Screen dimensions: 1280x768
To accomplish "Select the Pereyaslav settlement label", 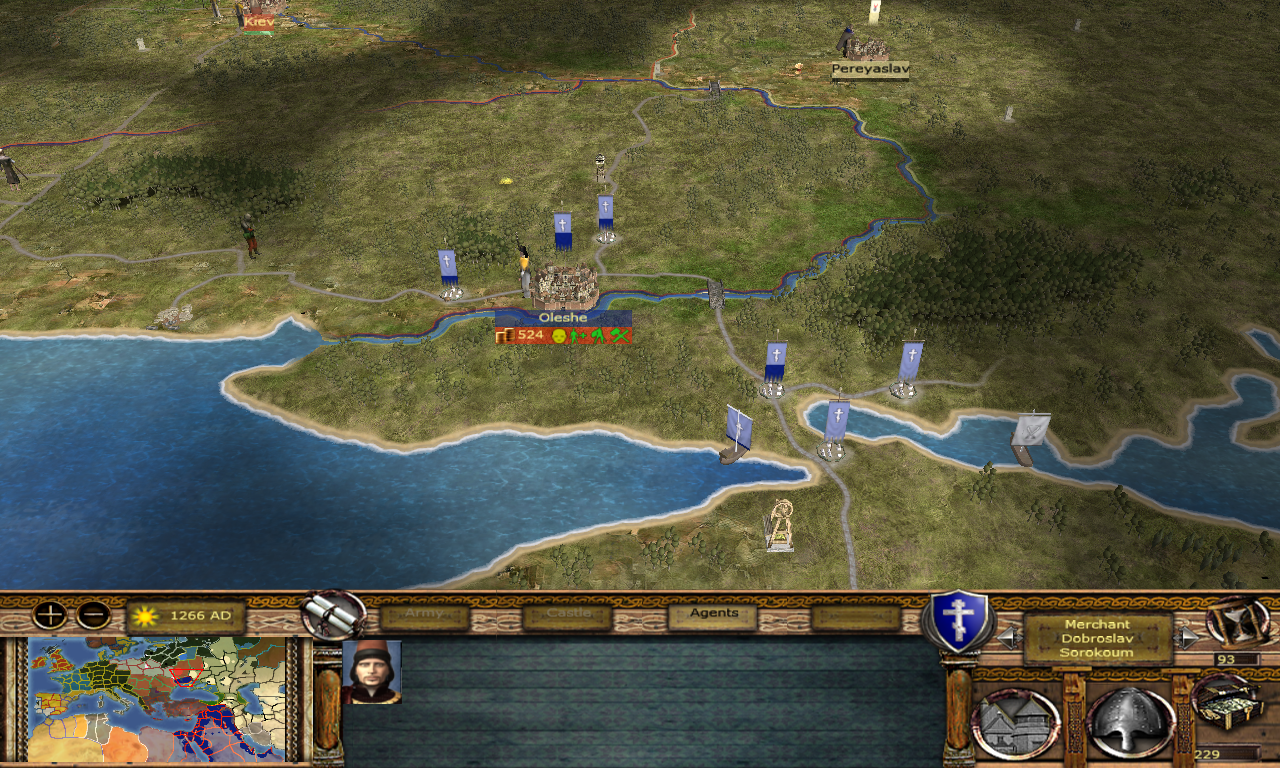I will 870,70.
